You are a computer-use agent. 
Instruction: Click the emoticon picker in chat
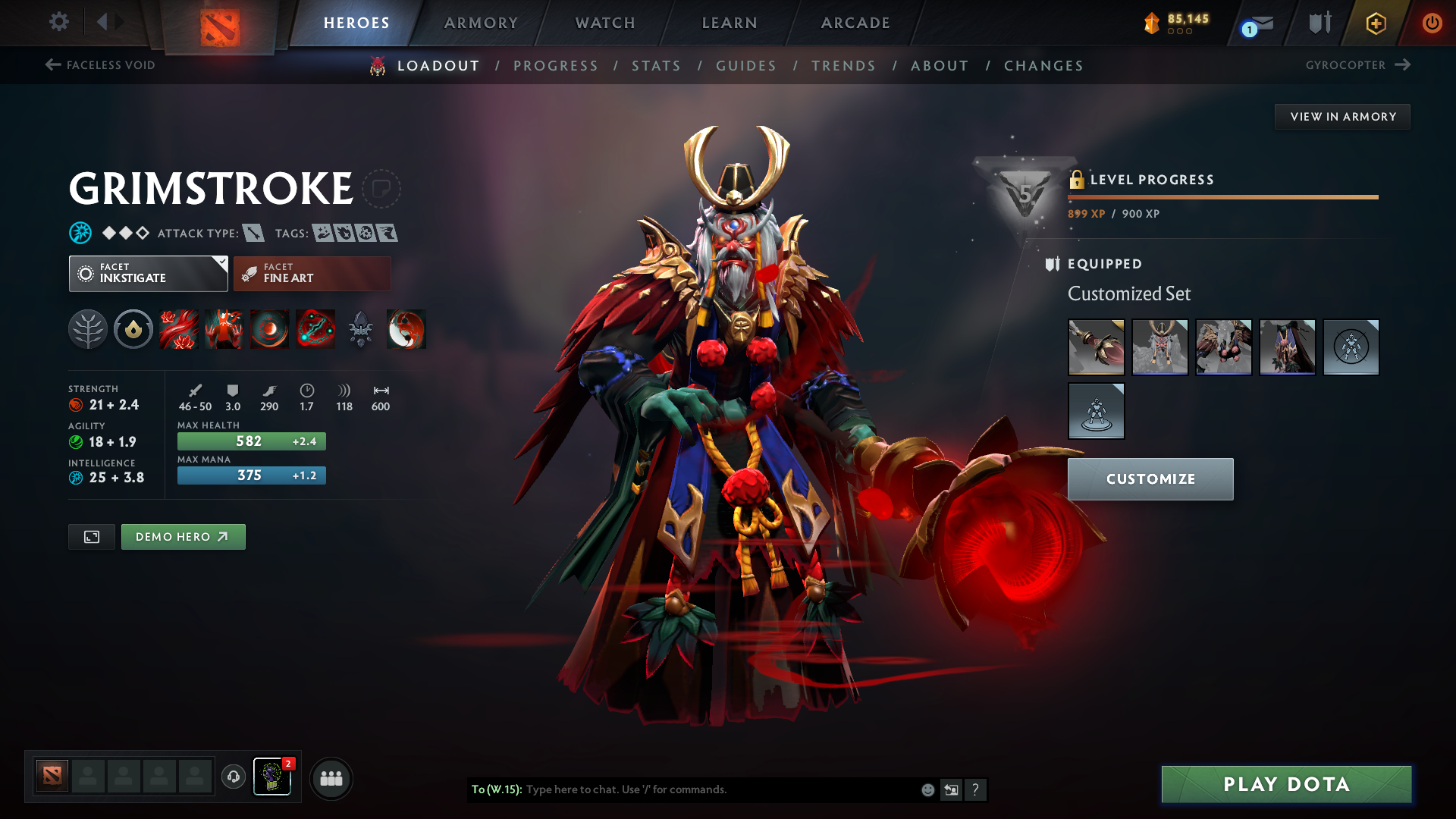coord(927,789)
